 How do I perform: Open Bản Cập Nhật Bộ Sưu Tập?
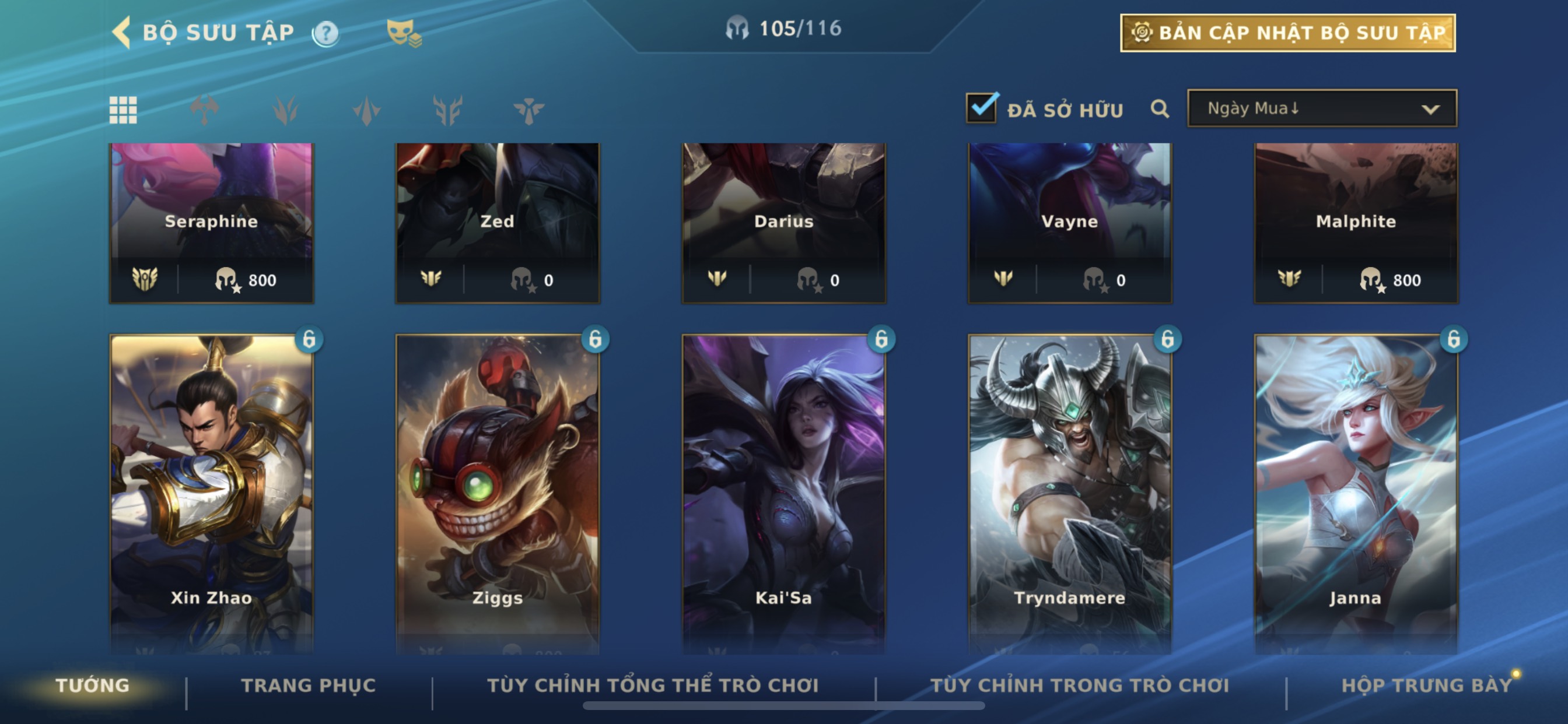coord(1287,33)
